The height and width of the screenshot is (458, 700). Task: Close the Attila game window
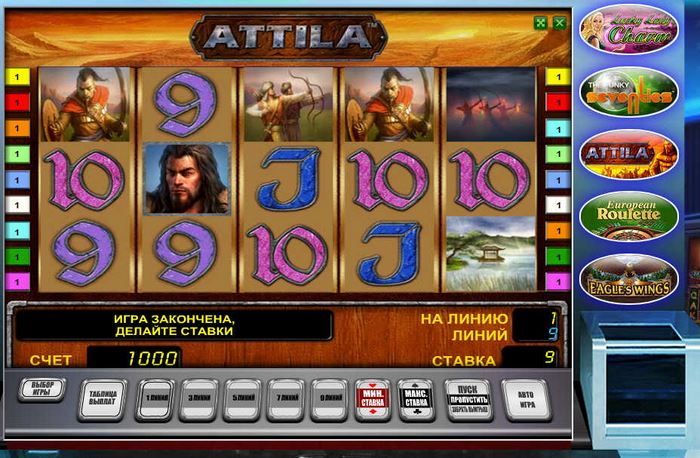point(559,22)
